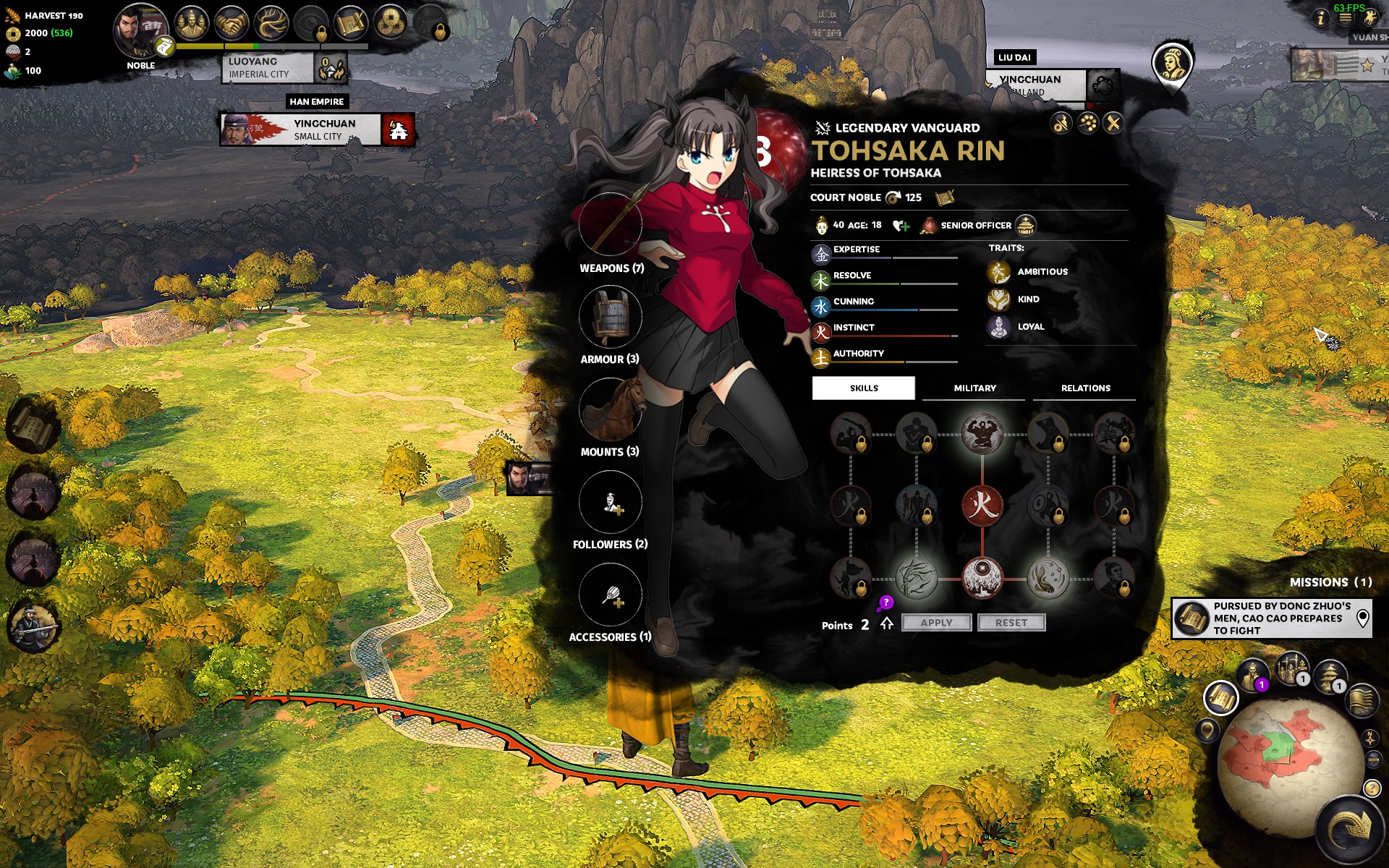Open the Weapons equipment slot
Viewport: 1389px width, 868px height.
click(x=611, y=225)
